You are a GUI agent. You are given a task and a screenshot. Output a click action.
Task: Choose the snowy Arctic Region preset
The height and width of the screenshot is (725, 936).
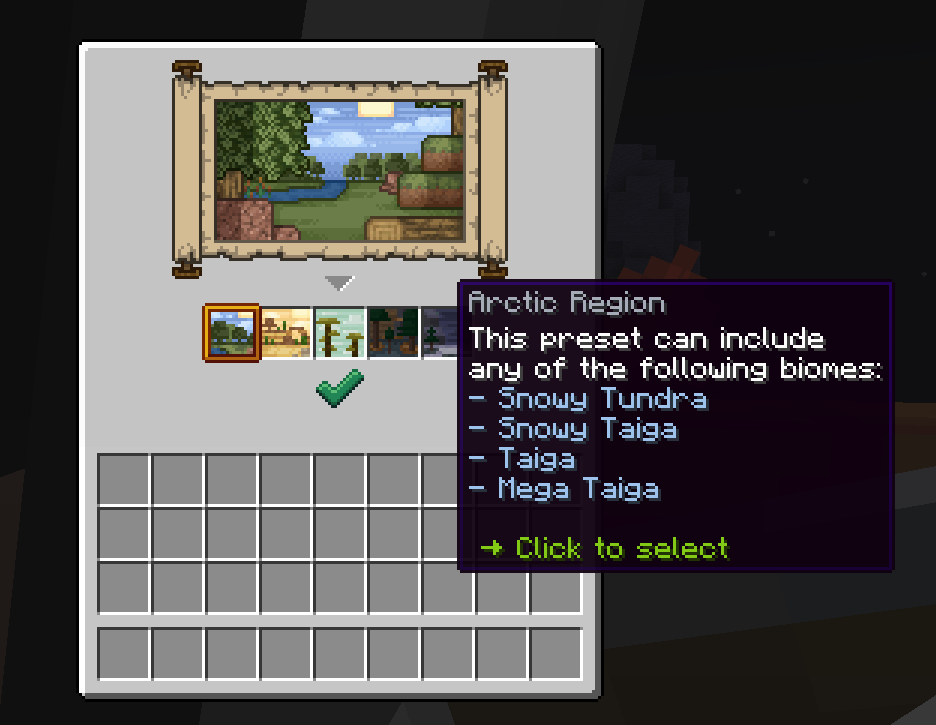coord(439,332)
